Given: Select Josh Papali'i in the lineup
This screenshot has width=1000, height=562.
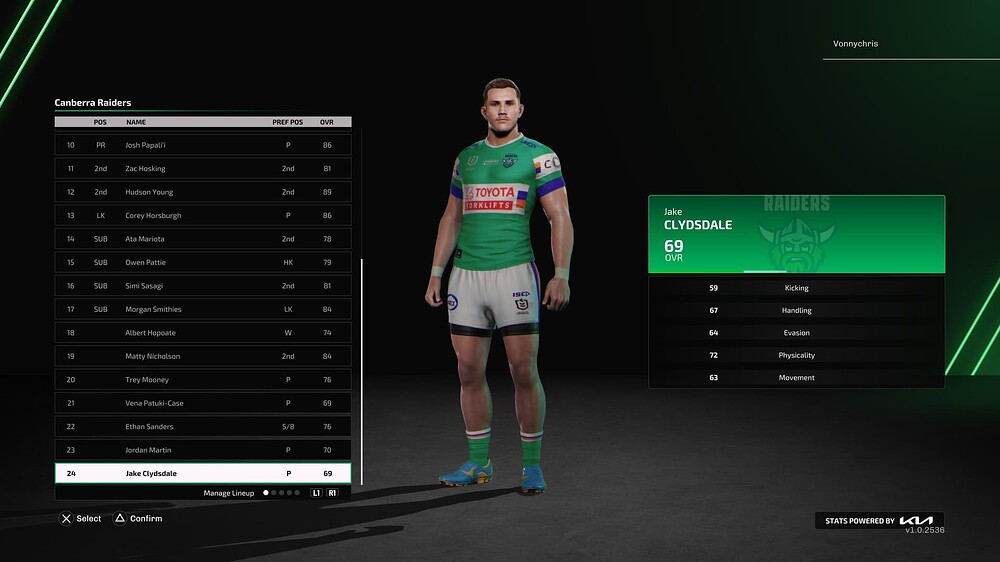Looking at the screenshot, I should (202, 145).
